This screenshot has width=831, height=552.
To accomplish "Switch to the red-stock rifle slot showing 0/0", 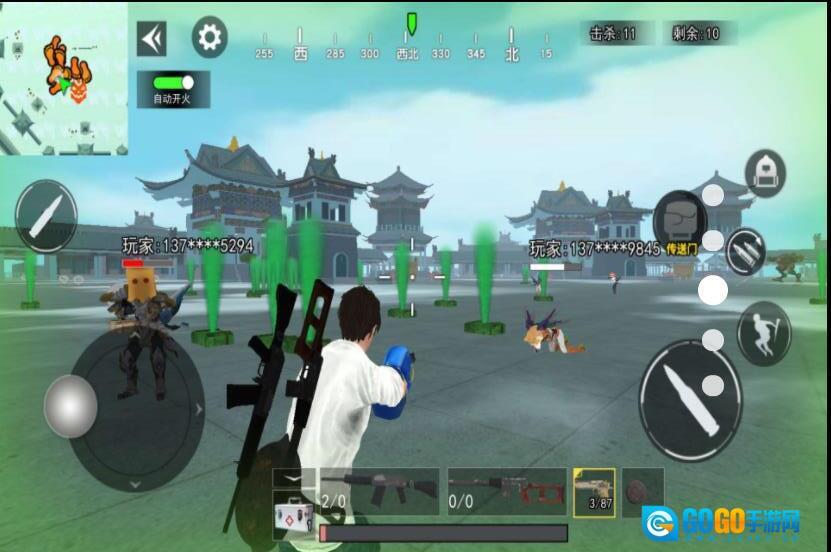I will click(507, 491).
